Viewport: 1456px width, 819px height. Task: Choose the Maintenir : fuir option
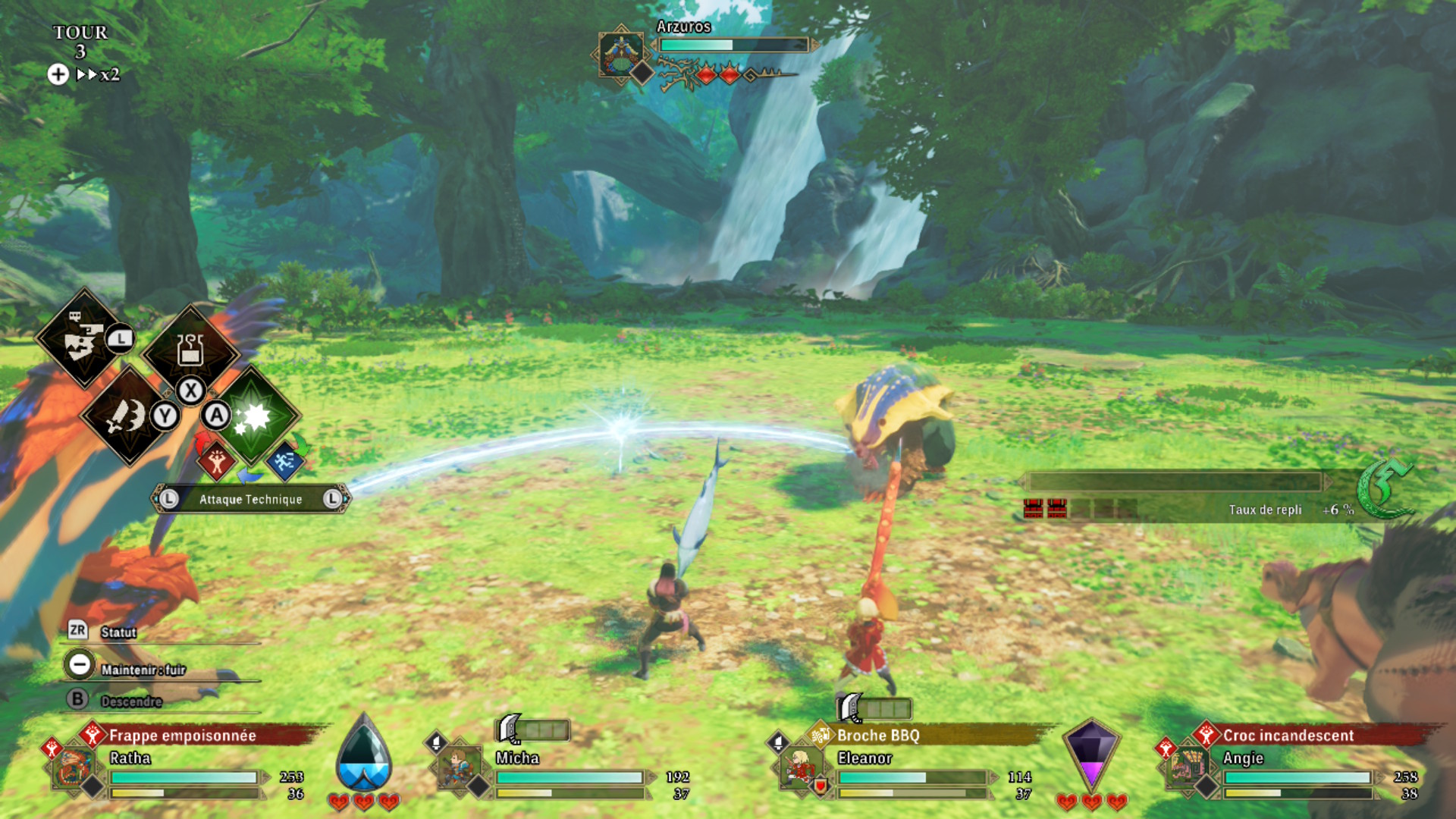pyautogui.click(x=143, y=670)
